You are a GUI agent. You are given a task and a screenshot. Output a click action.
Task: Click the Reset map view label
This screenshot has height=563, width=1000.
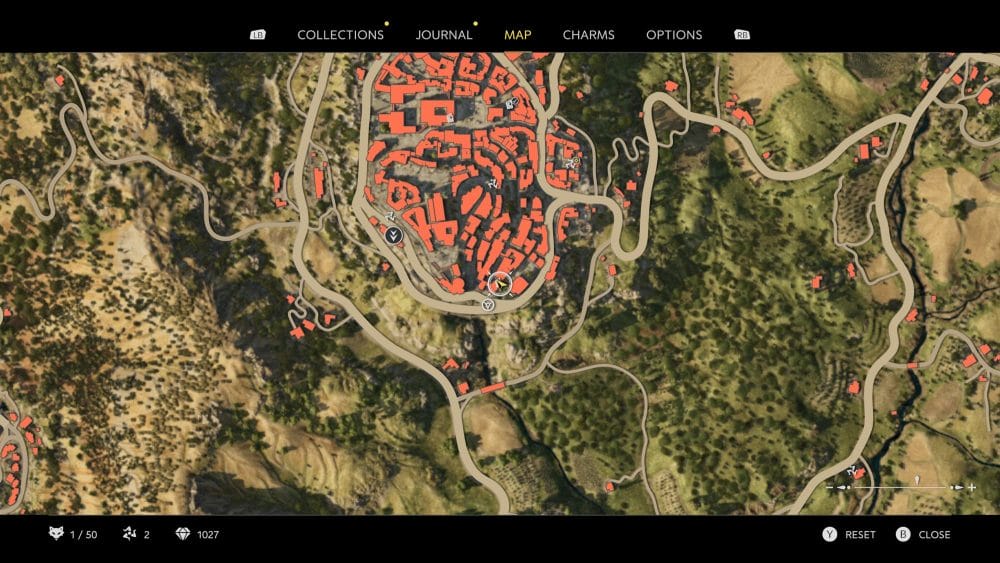coord(860,535)
